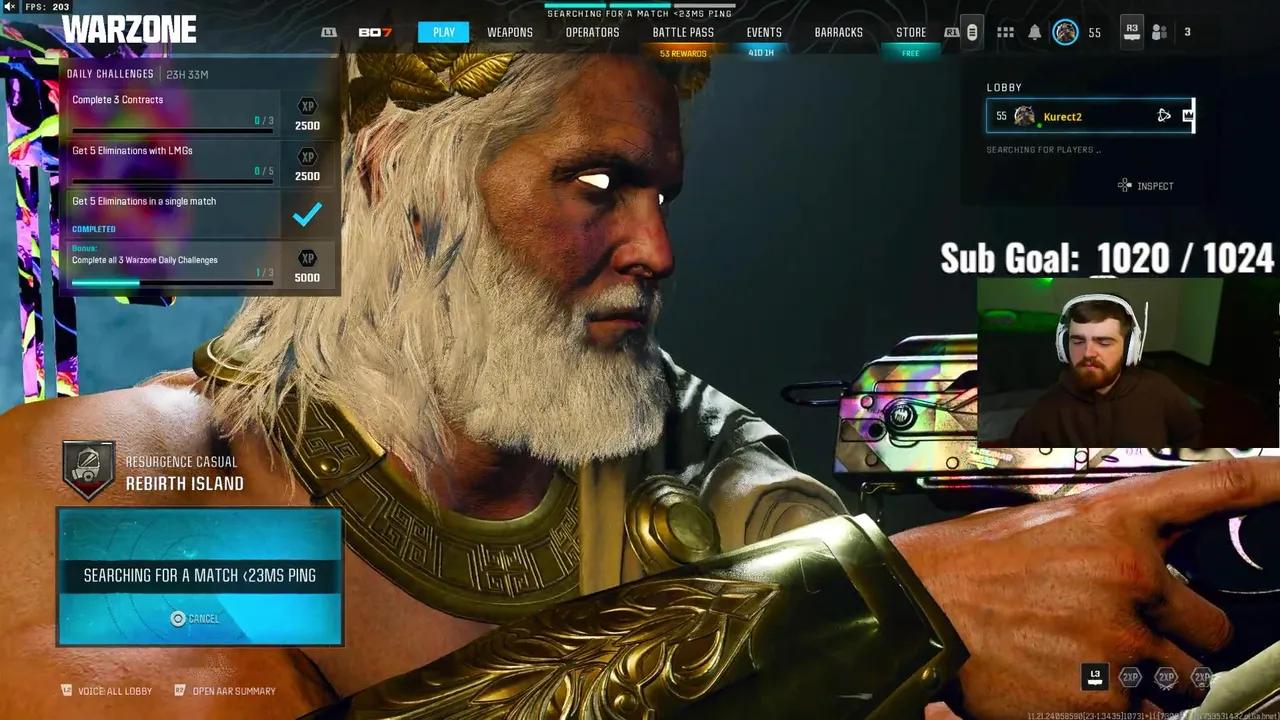Open the Operators tab
Image resolution: width=1280 pixels, height=720 pixels.
point(592,32)
